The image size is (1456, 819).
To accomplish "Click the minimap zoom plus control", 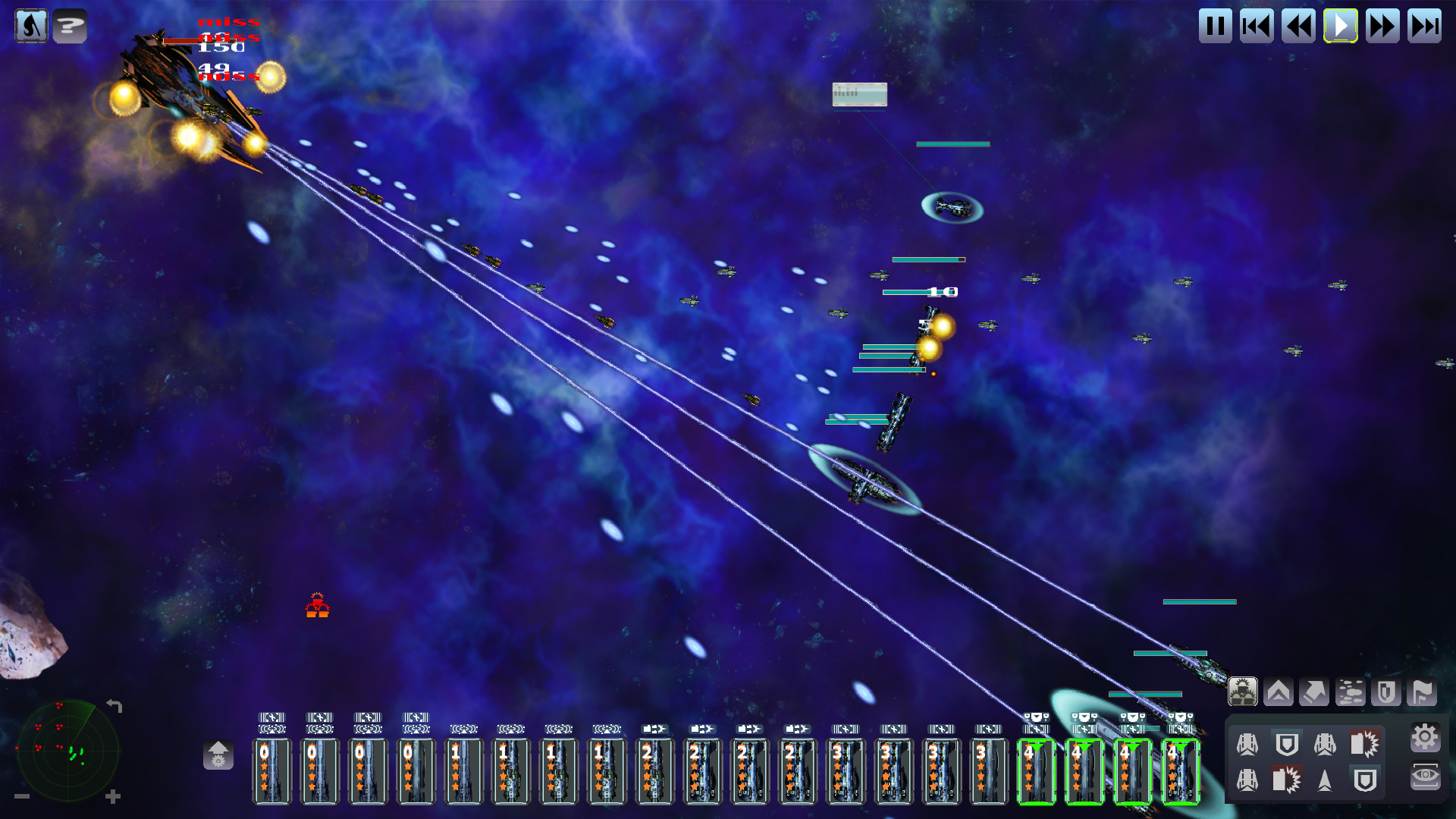I will (x=114, y=796).
